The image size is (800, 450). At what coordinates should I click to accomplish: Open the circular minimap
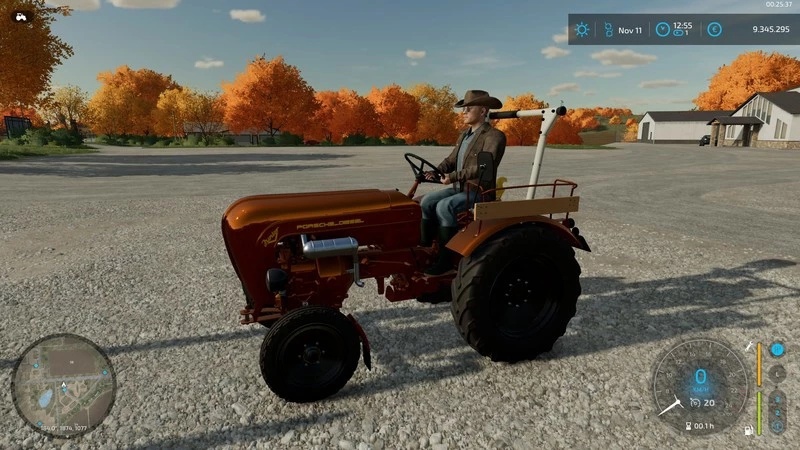click(63, 385)
